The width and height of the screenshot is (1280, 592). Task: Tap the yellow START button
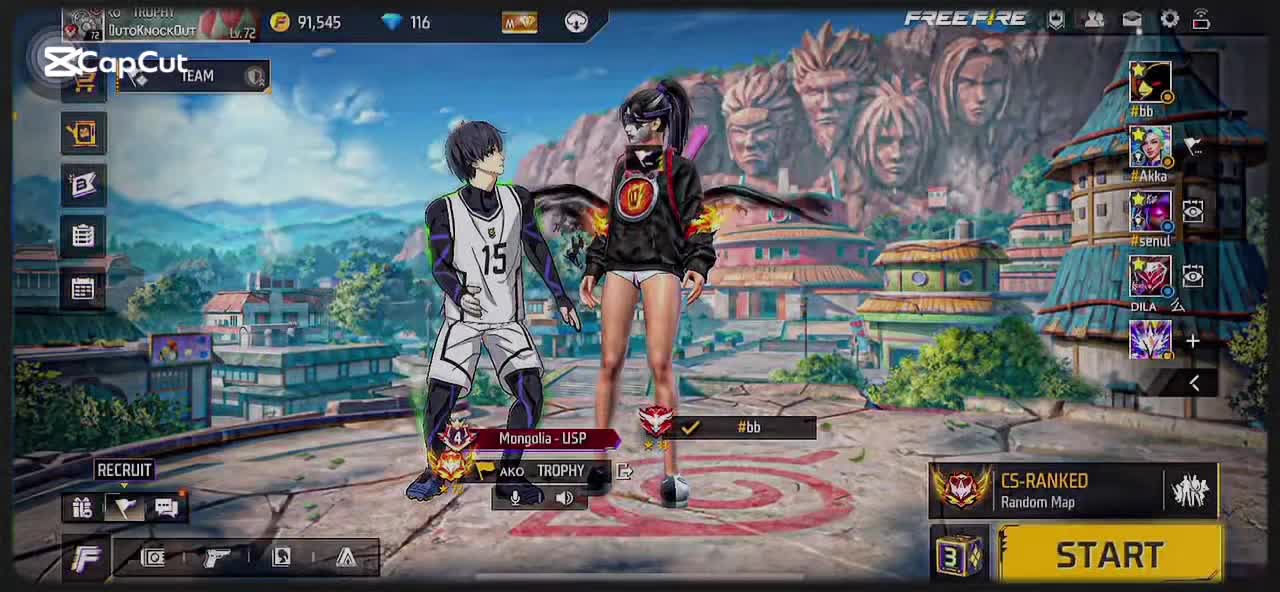tap(1109, 555)
